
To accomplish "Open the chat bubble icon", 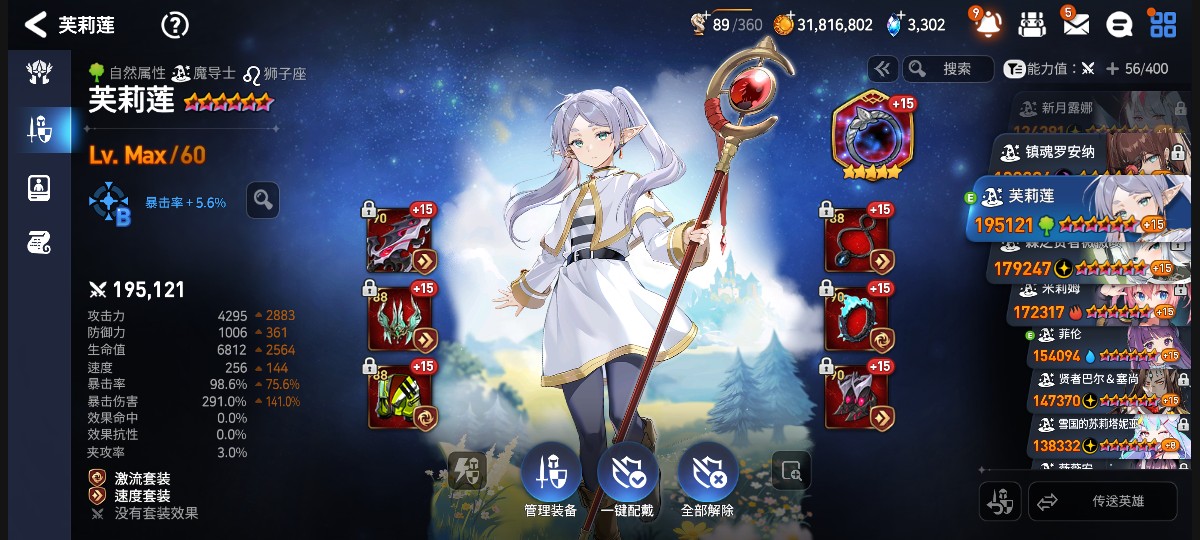I will pos(1120,24).
